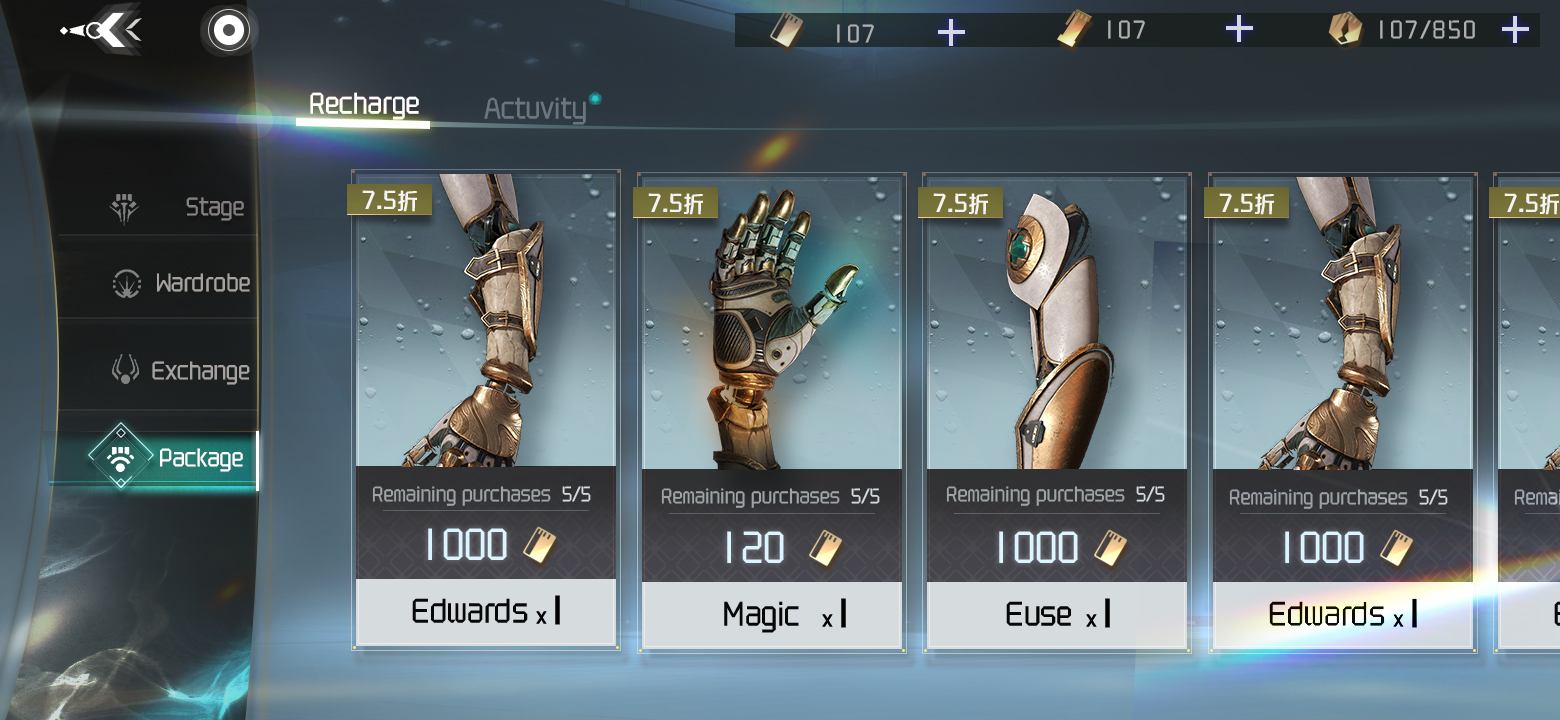
Task: Go to the Exchange section
Action: click(x=181, y=371)
